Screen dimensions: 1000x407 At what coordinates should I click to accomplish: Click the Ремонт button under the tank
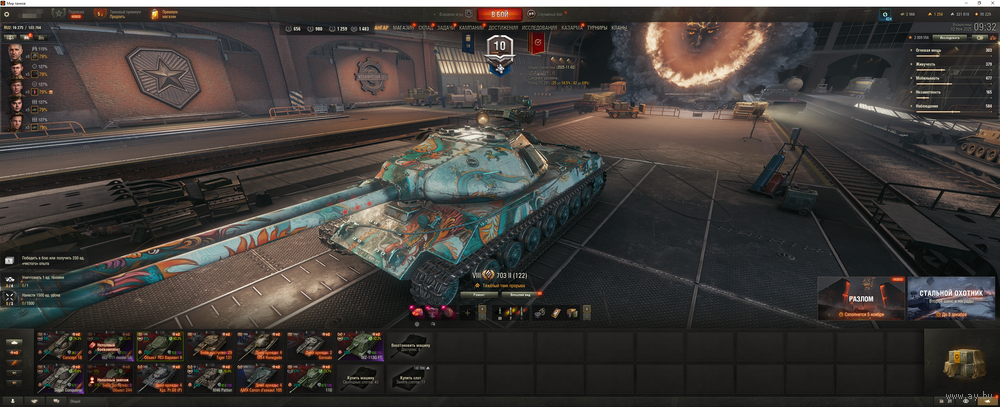[479, 295]
